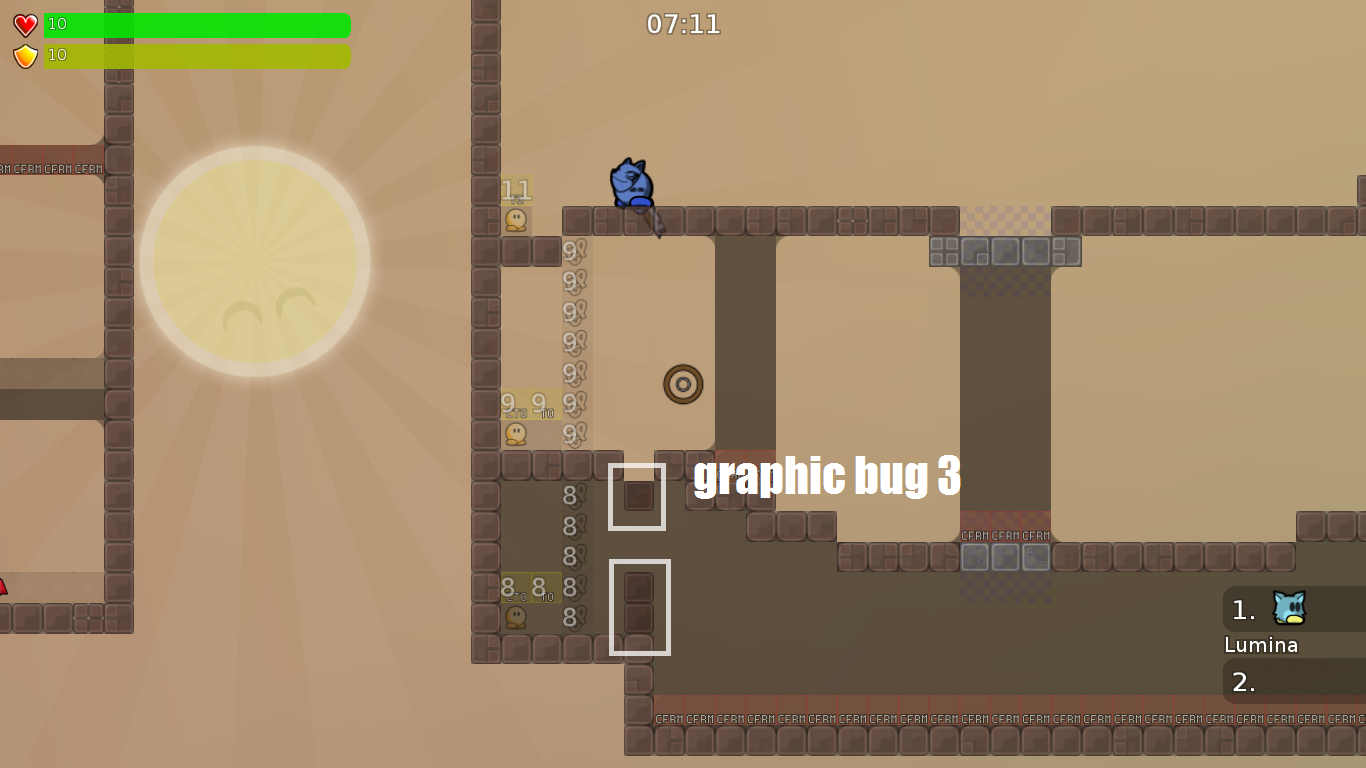1366x768 pixels.
Task: Click the checkered block panel above the pillar
Action: tap(1004, 251)
